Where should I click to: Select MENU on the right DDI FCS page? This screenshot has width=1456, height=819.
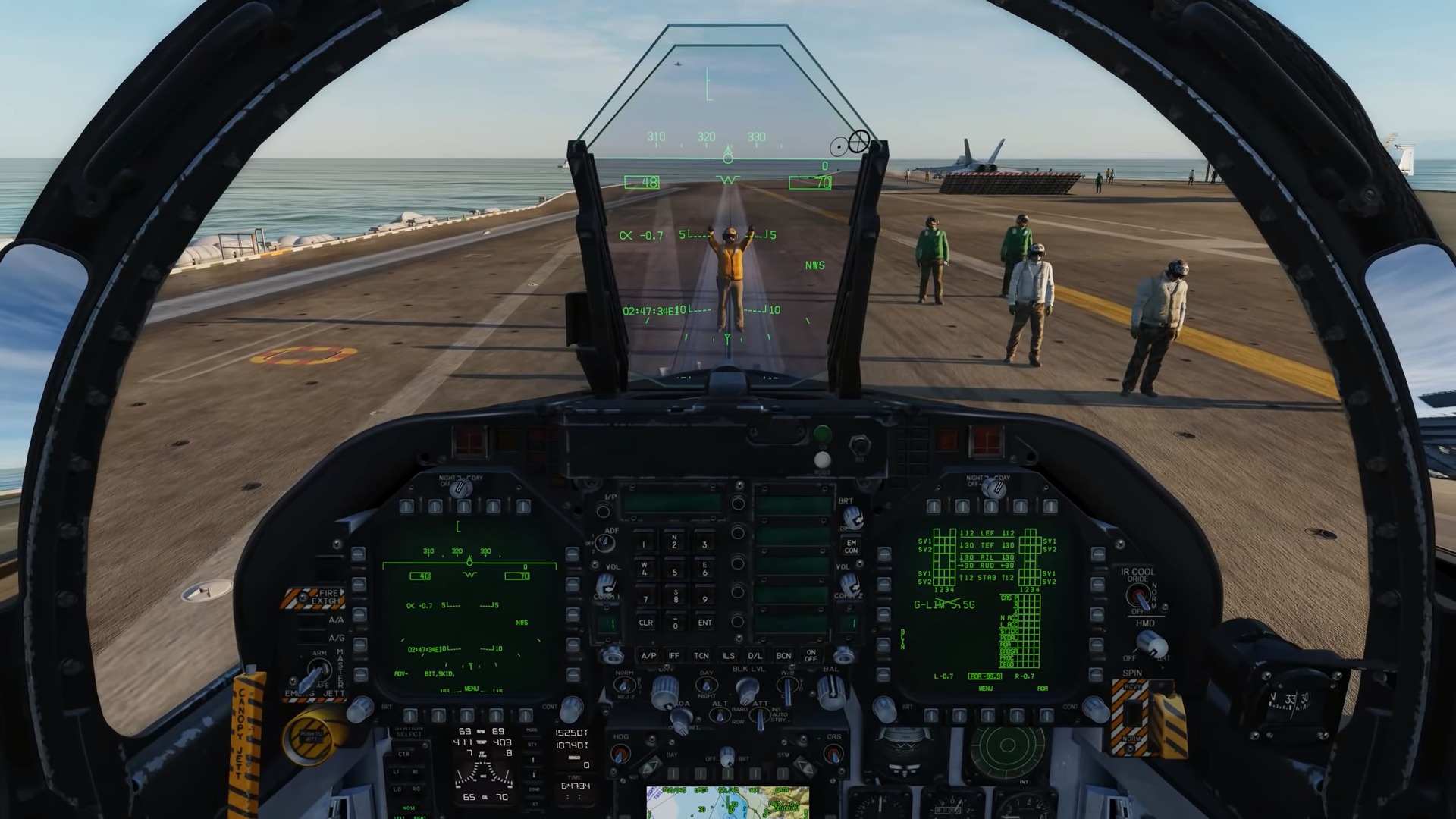point(986,689)
